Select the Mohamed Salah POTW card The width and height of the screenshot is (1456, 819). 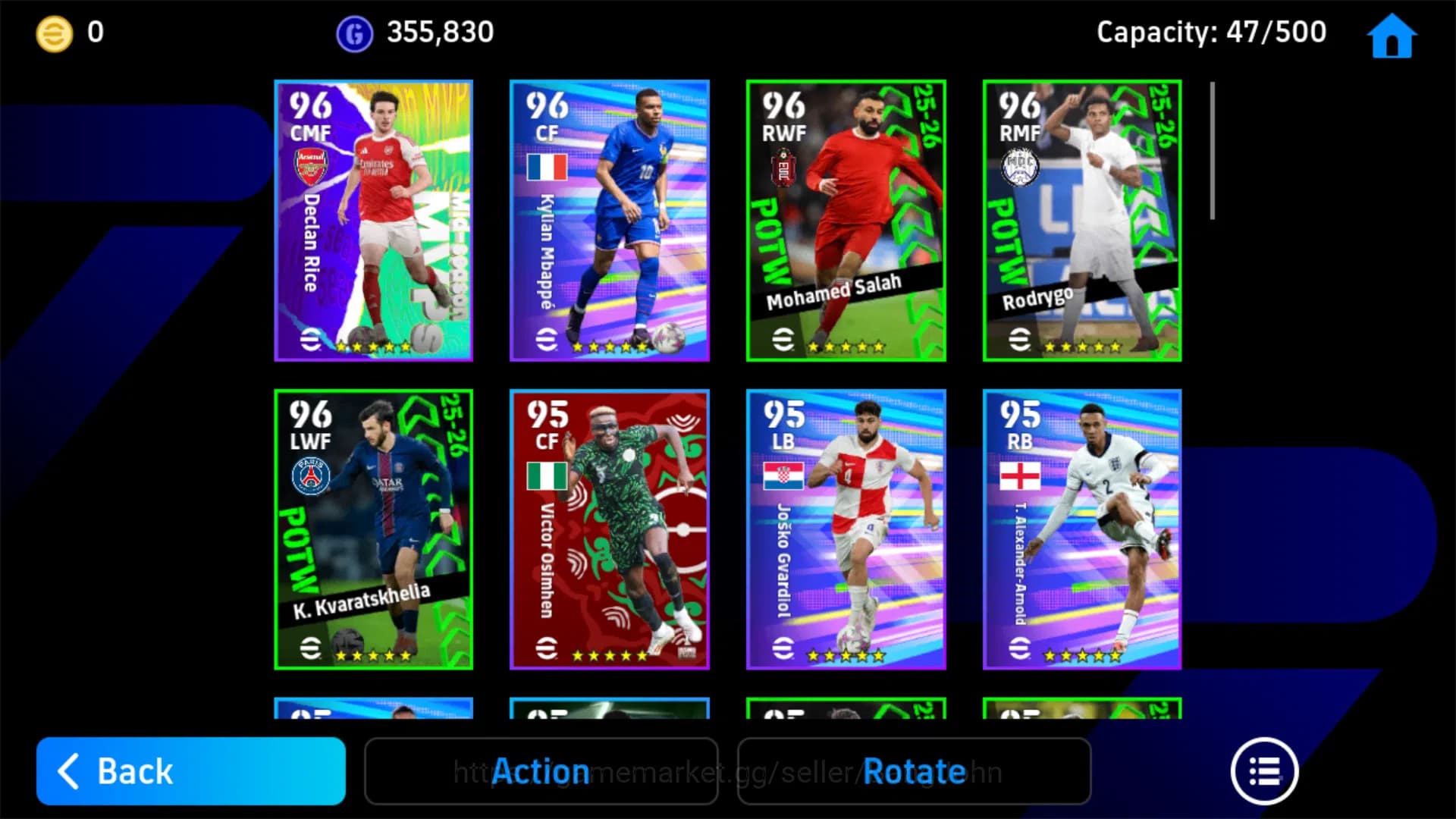tap(846, 218)
